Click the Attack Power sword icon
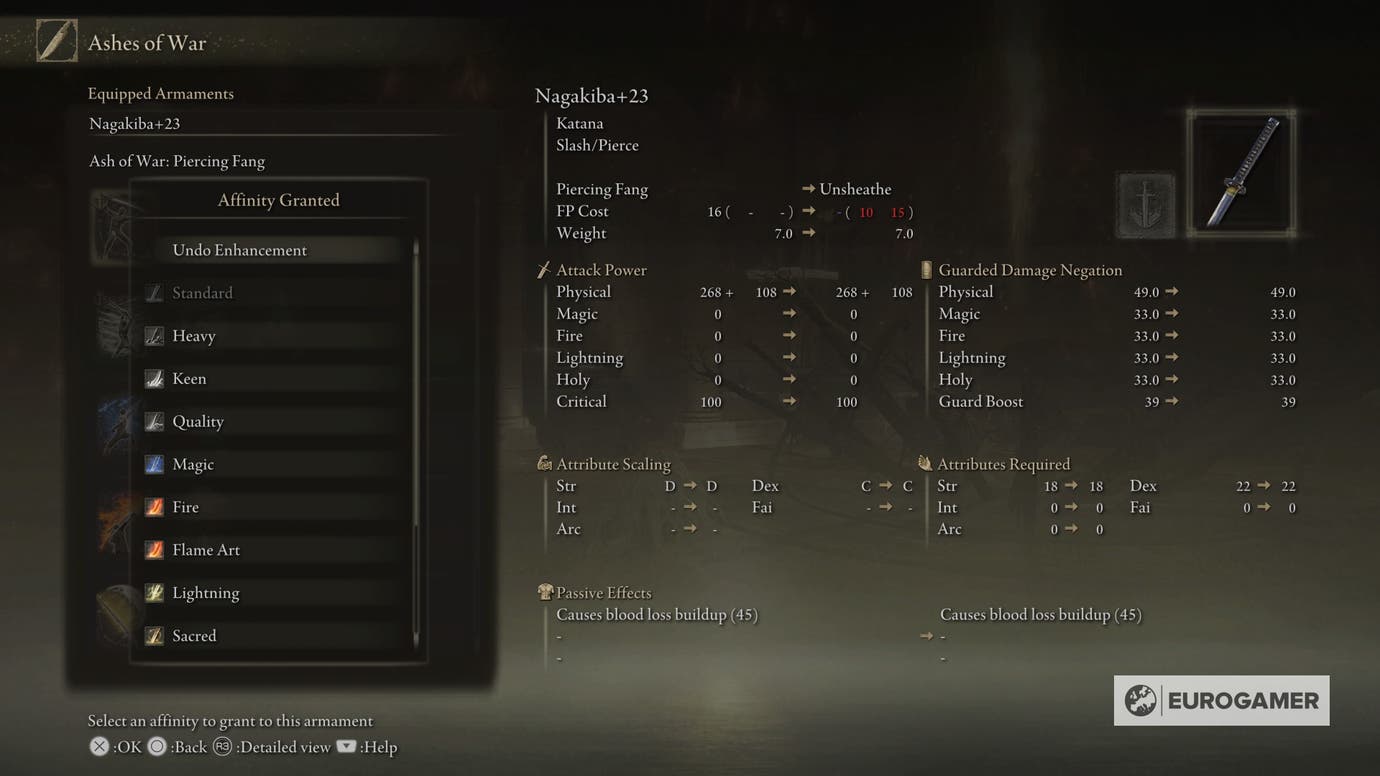The height and width of the screenshot is (776, 1380). point(543,268)
